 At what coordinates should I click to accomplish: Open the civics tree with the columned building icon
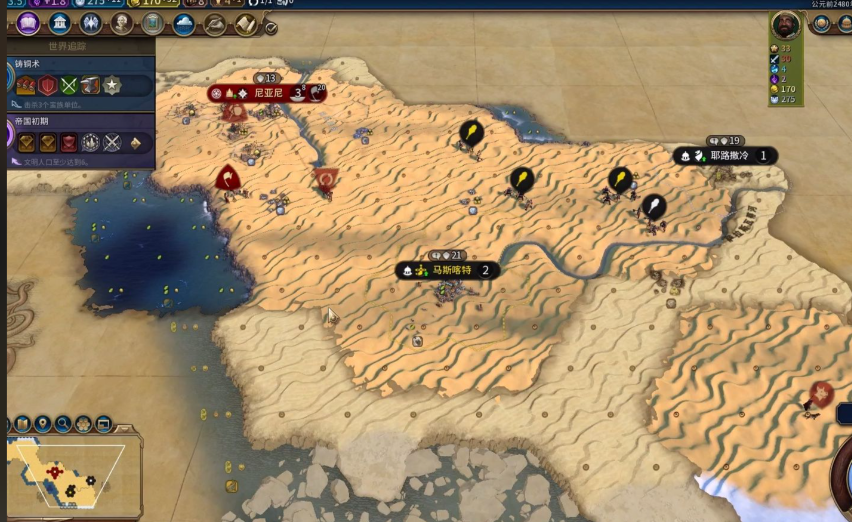point(60,23)
